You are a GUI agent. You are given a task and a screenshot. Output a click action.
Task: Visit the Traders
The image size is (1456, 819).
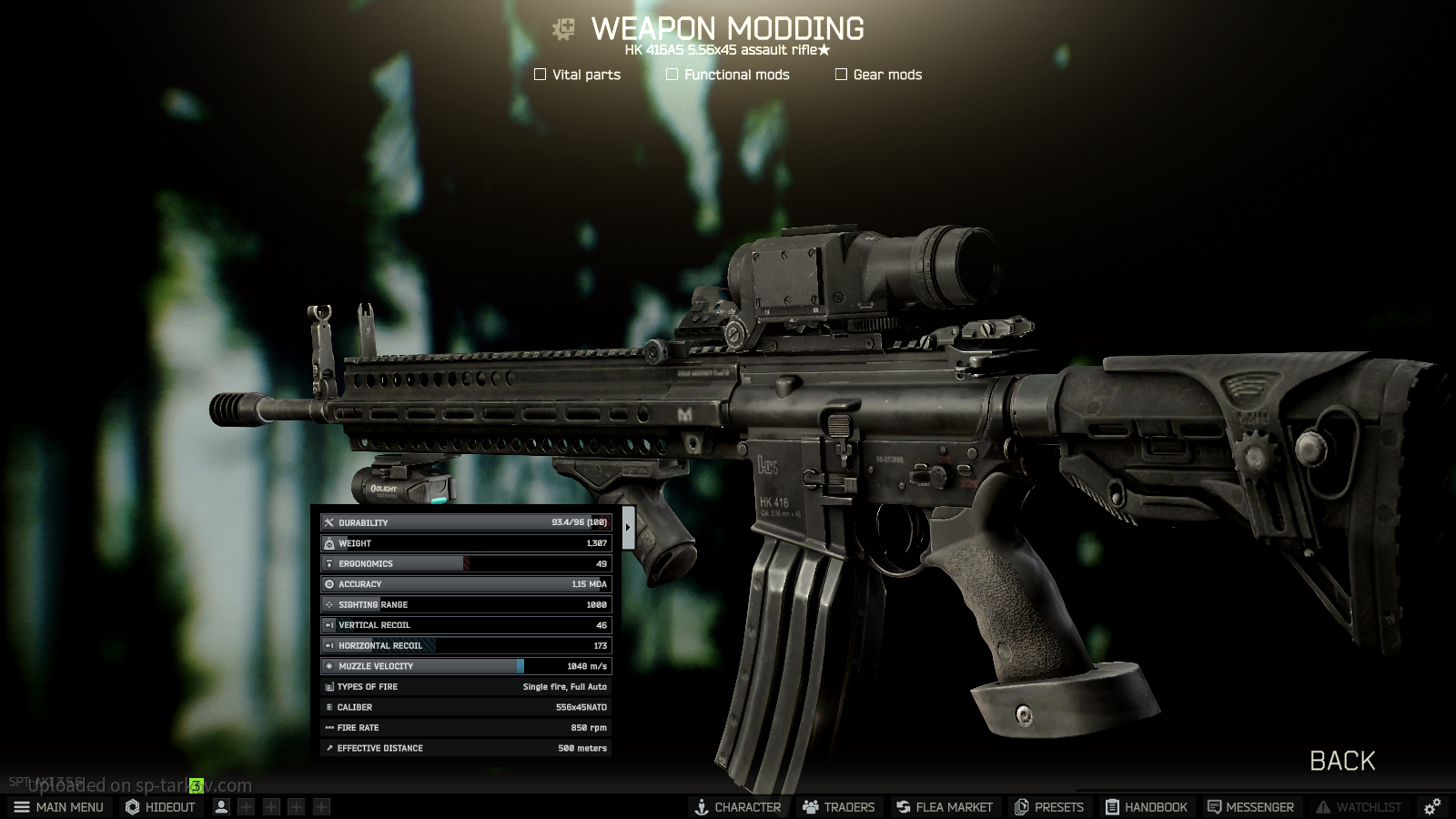point(839,807)
